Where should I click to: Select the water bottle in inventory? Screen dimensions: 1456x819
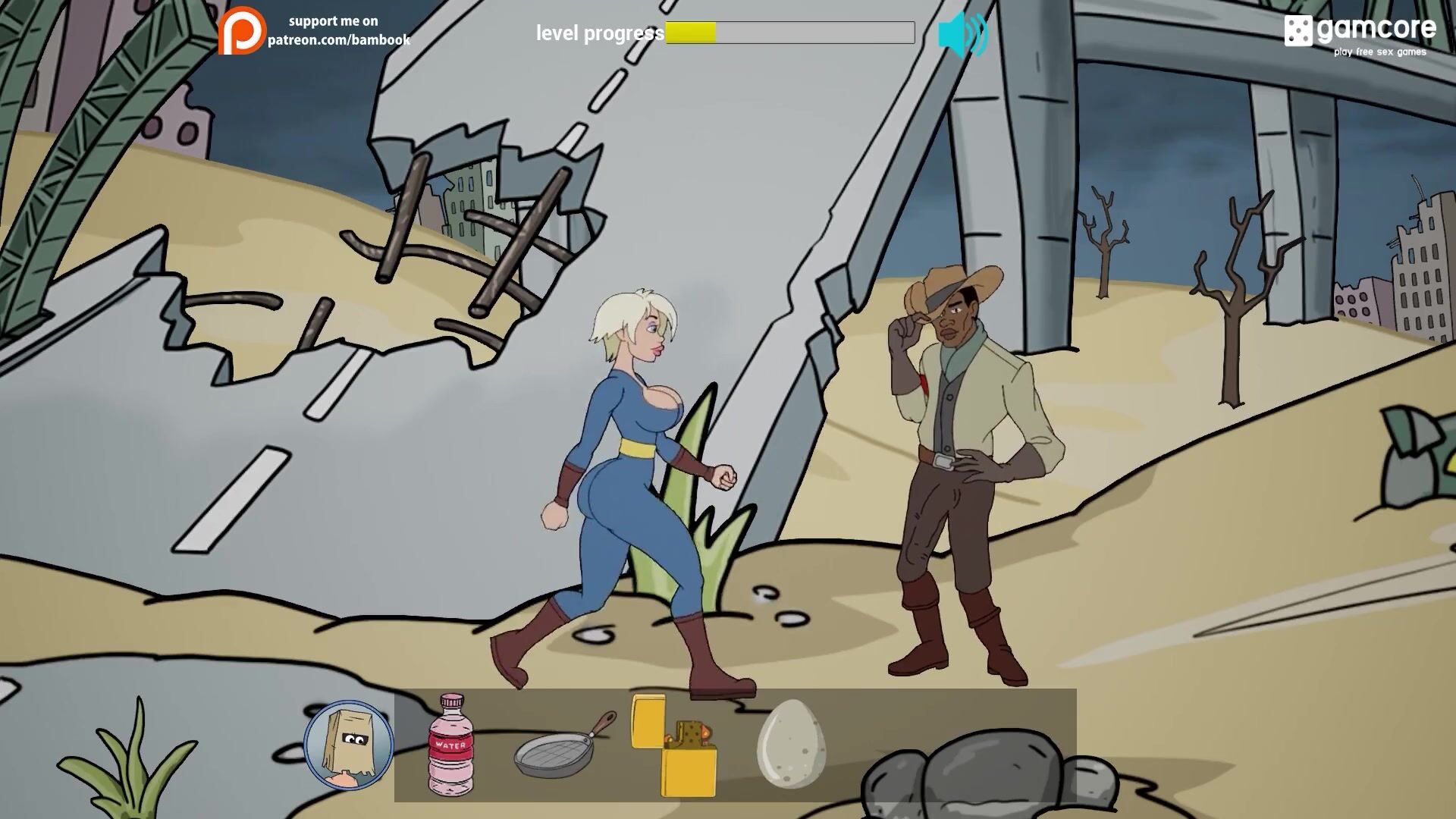point(450,744)
